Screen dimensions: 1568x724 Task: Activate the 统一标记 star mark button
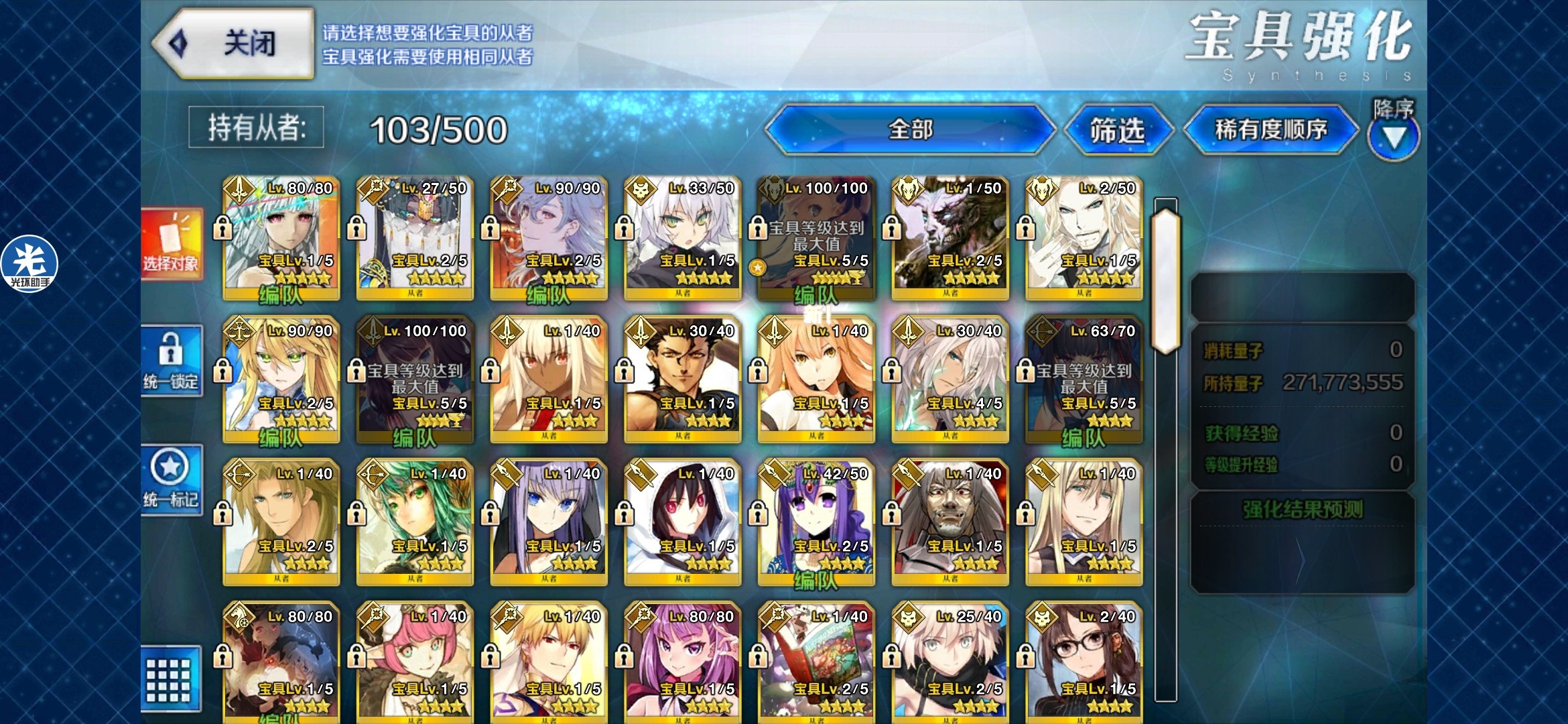click(172, 479)
